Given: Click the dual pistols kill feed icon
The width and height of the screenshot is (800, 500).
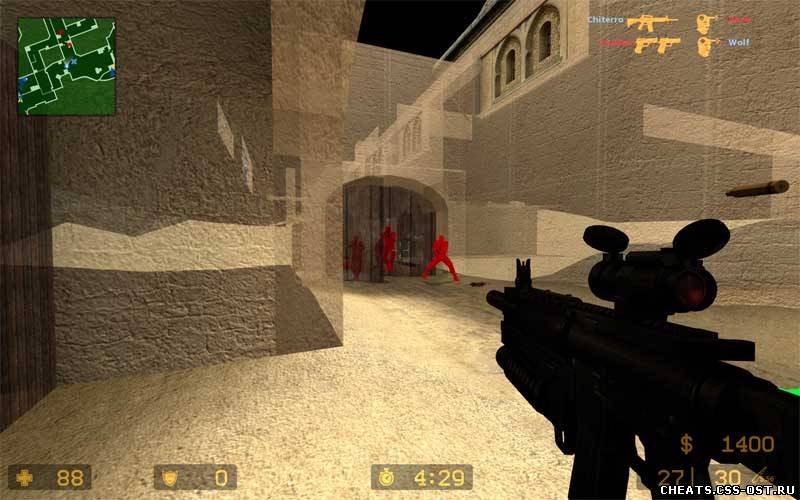Looking at the screenshot, I should 656,44.
